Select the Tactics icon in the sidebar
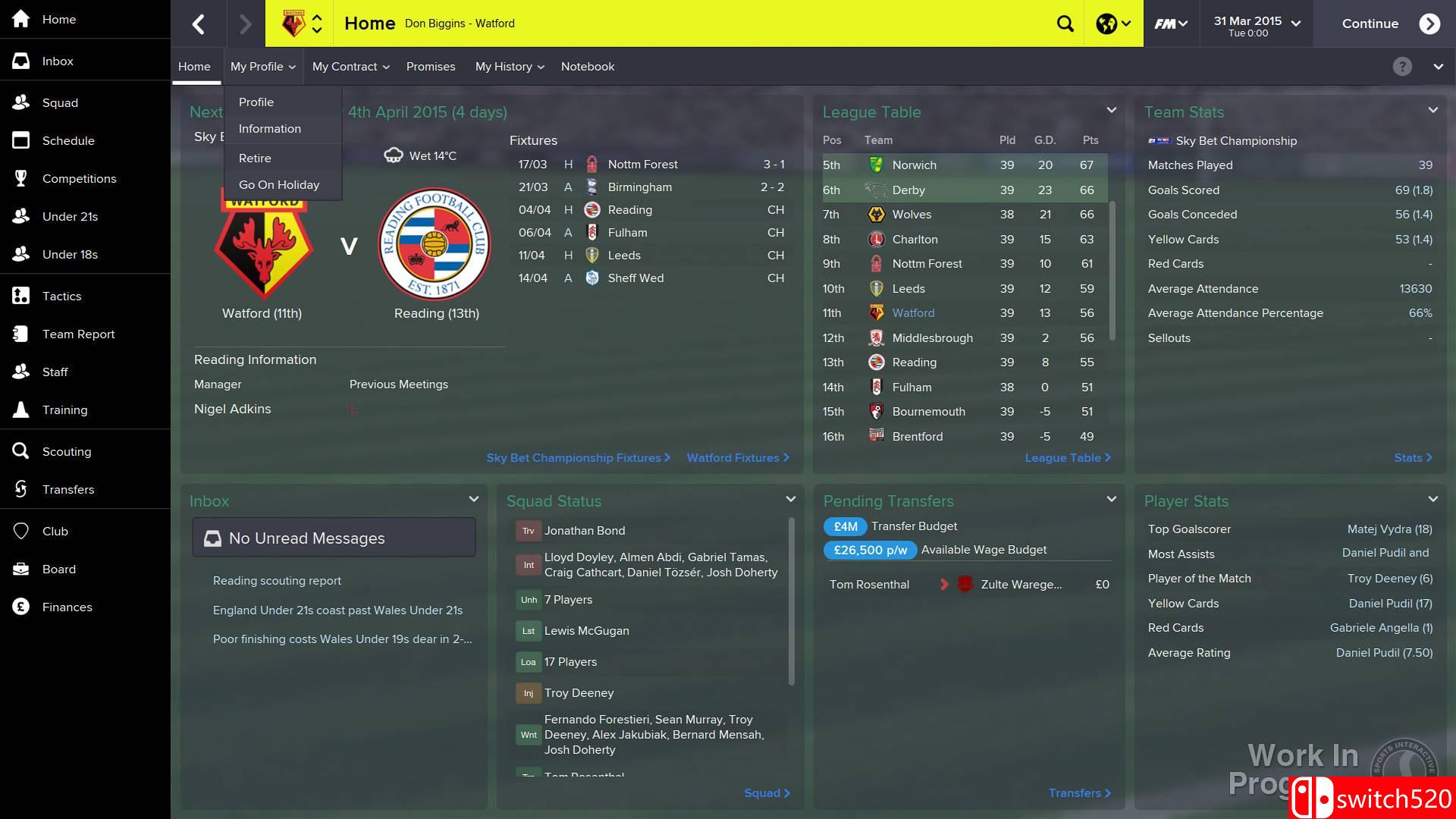Image resolution: width=1456 pixels, height=819 pixels. click(61, 296)
